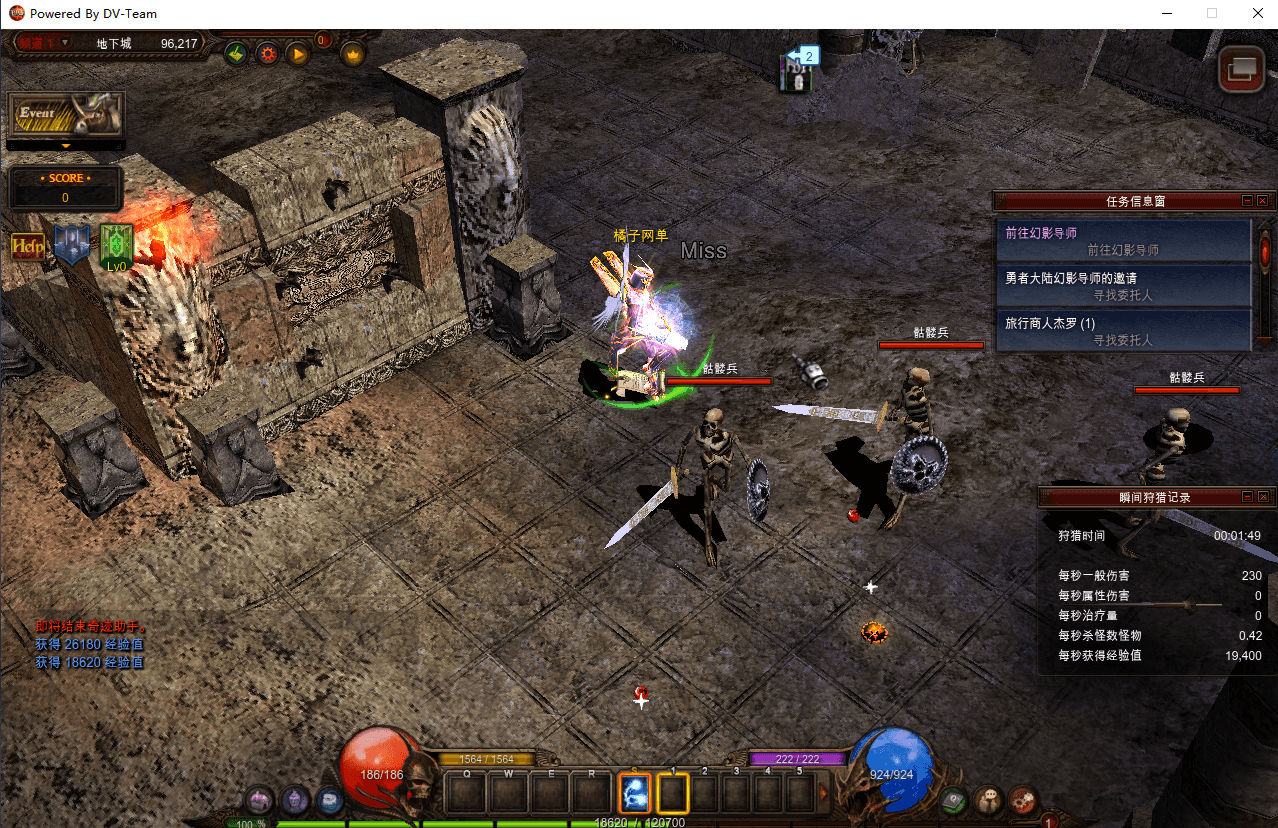Open the Event banner
Image resolution: width=1278 pixels, height=828 pixels.
tap(66, 115)
